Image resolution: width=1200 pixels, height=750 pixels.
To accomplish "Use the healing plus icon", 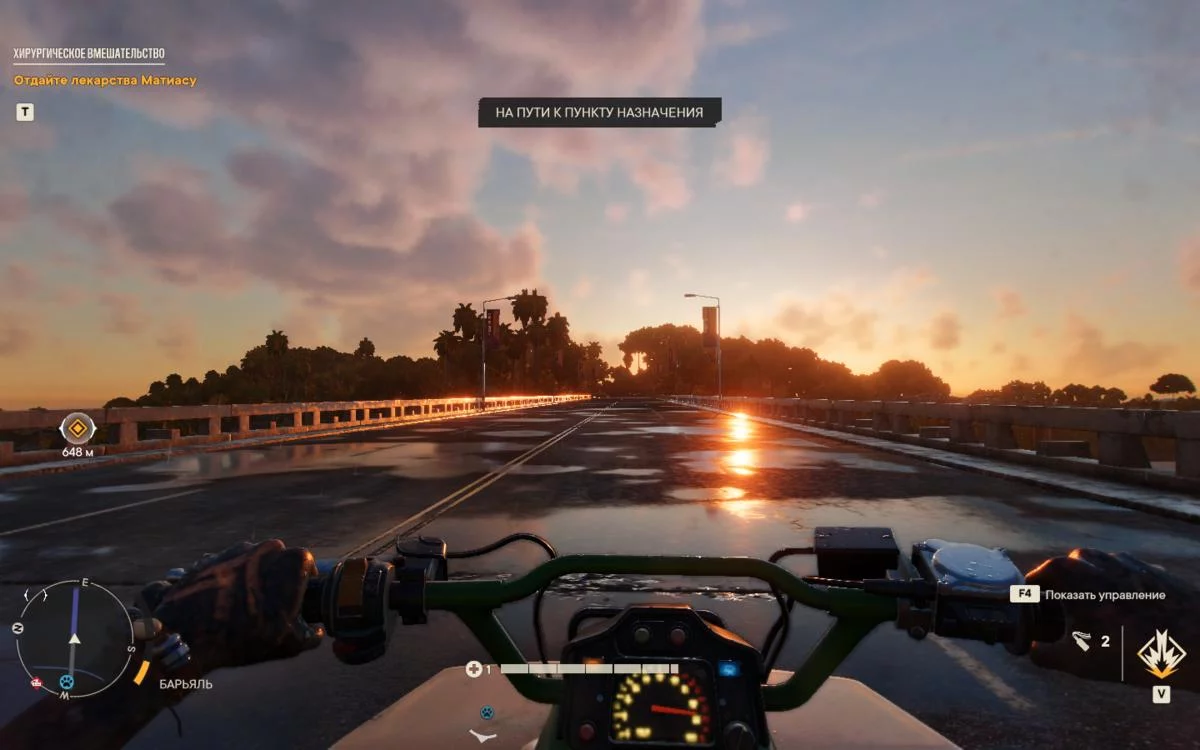I will click(x=474, y=669).
